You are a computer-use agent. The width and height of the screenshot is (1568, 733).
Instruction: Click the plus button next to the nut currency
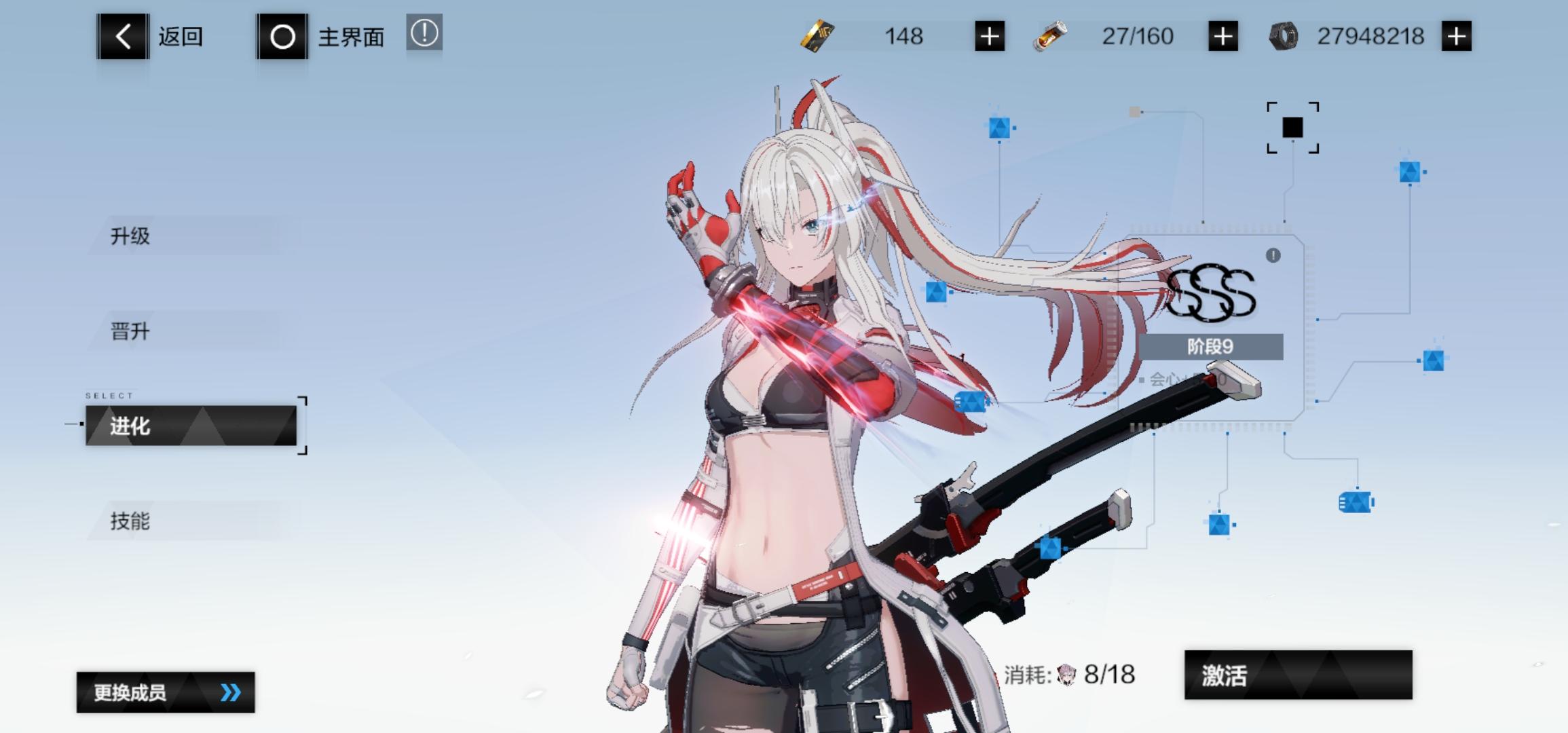coord(1455,36)
